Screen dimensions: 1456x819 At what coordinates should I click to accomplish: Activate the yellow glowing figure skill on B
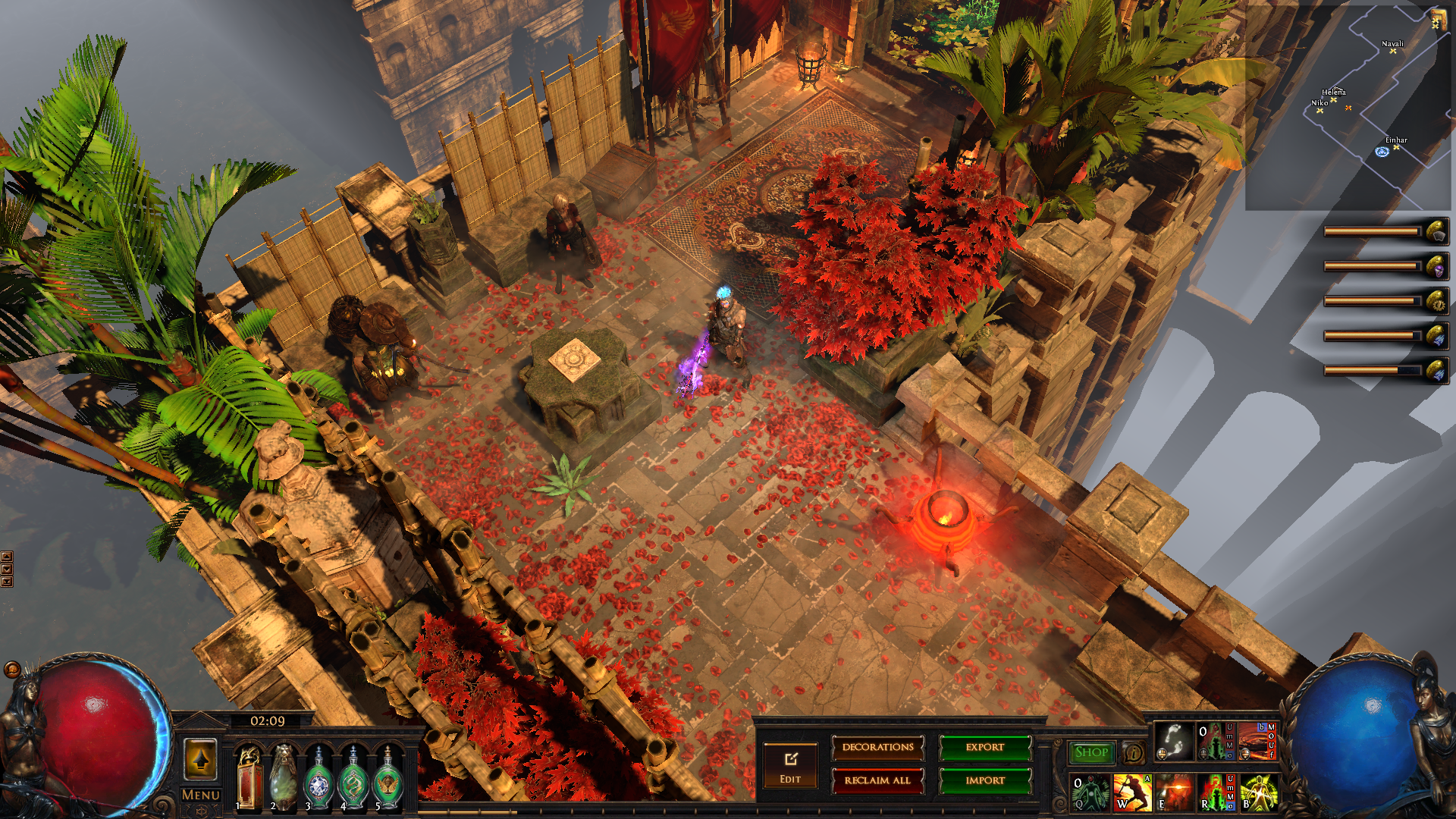pyautogui.click(x=1259, y=792)
